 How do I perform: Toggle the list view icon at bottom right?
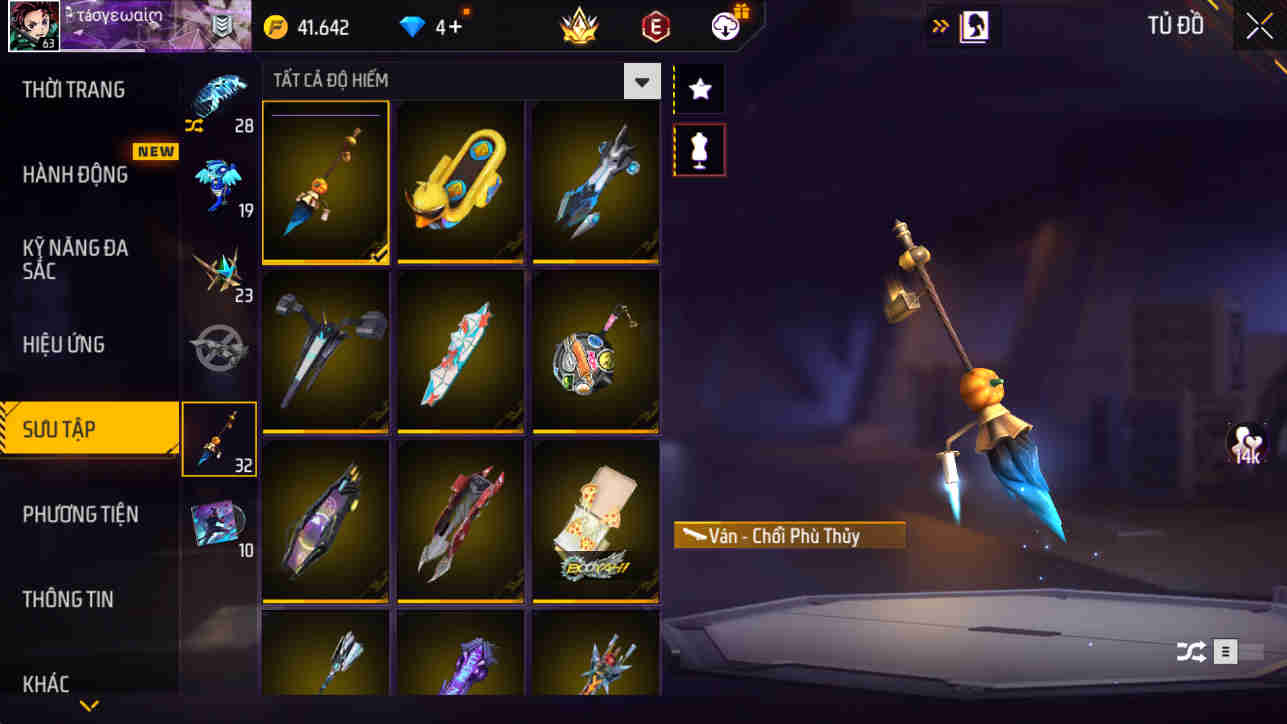pos(1225,651)
